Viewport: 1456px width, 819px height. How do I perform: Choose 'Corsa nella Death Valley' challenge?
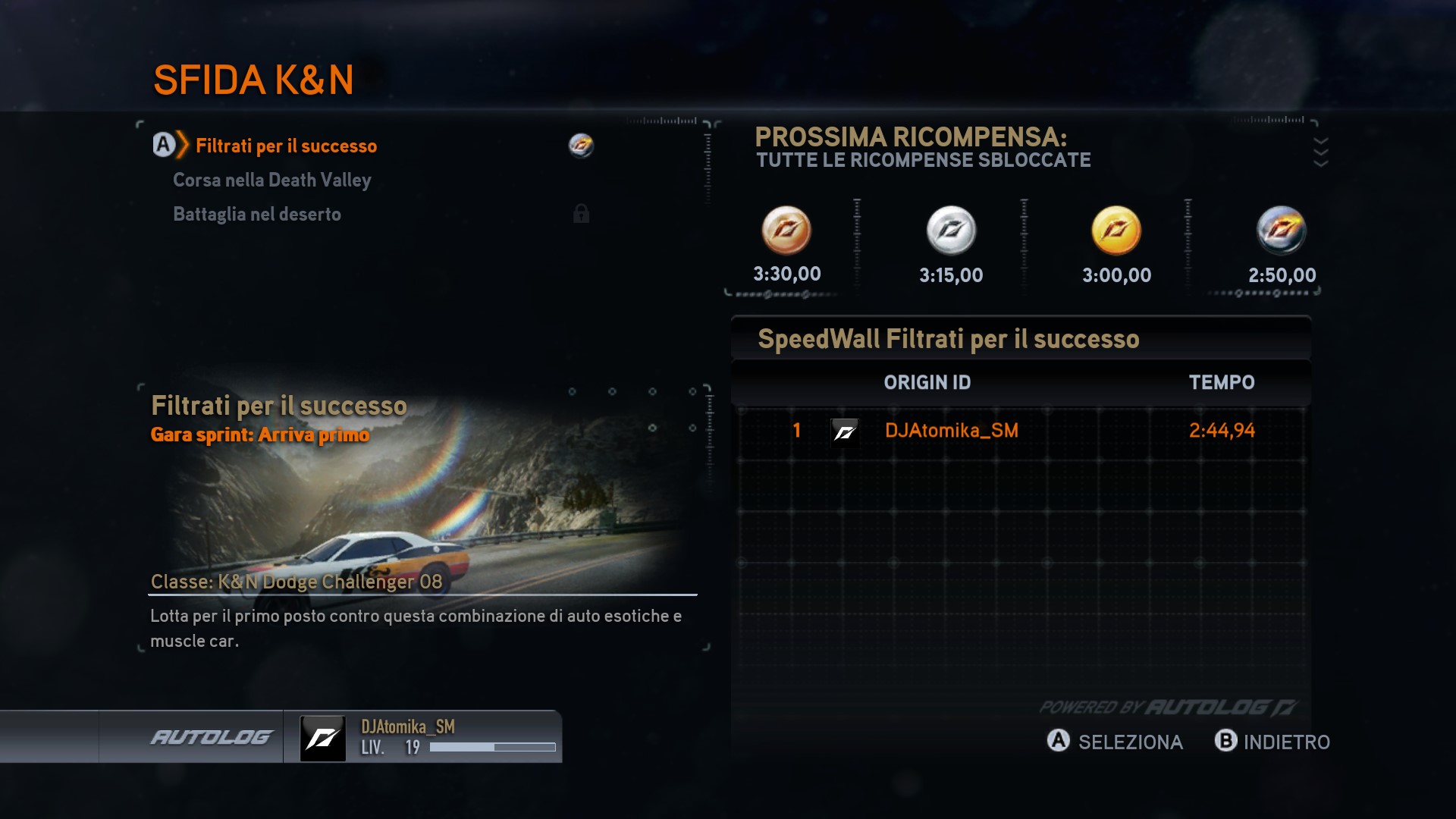[271, 180]
